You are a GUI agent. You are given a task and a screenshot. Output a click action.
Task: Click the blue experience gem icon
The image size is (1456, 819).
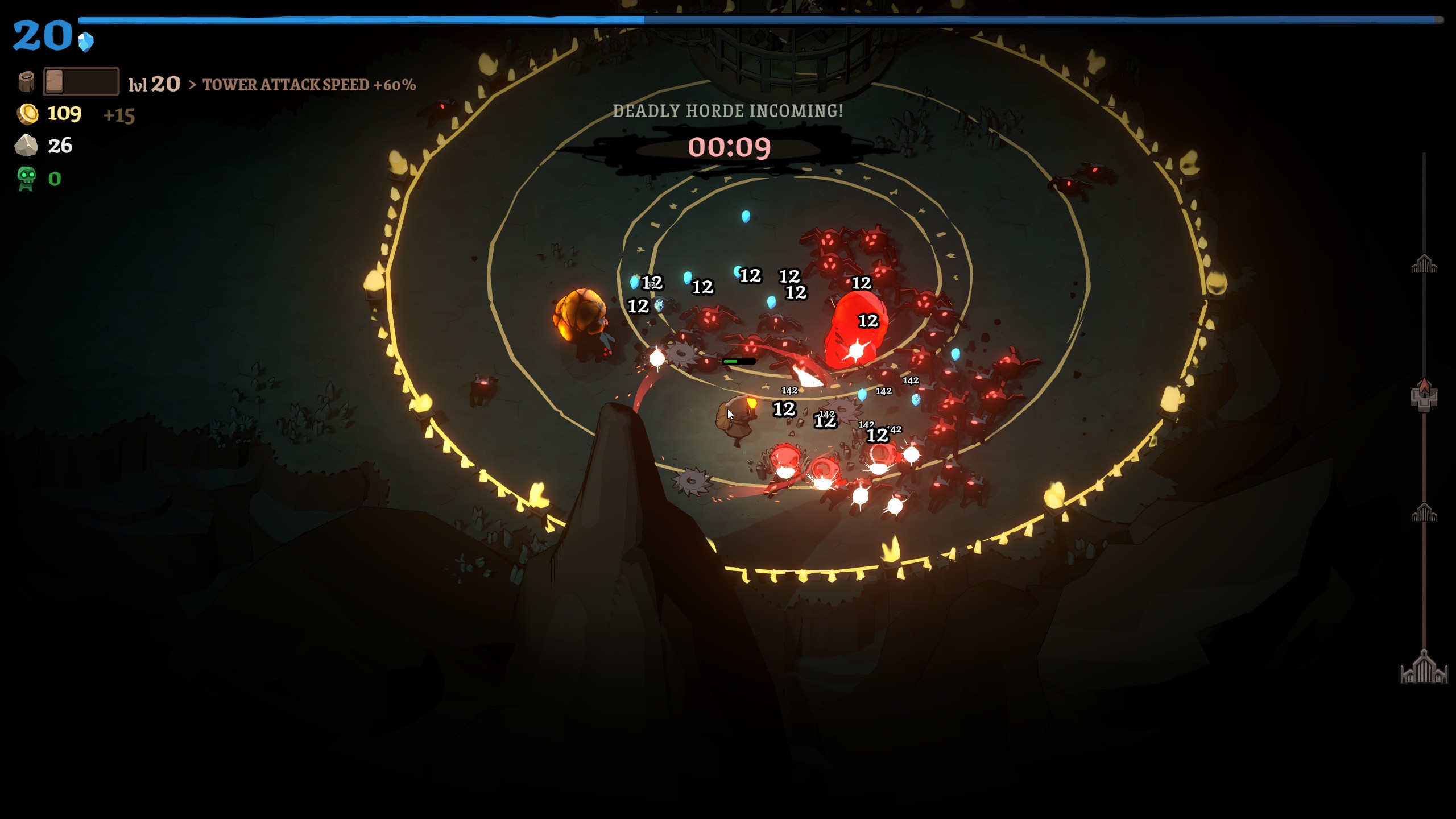point(86,42)
